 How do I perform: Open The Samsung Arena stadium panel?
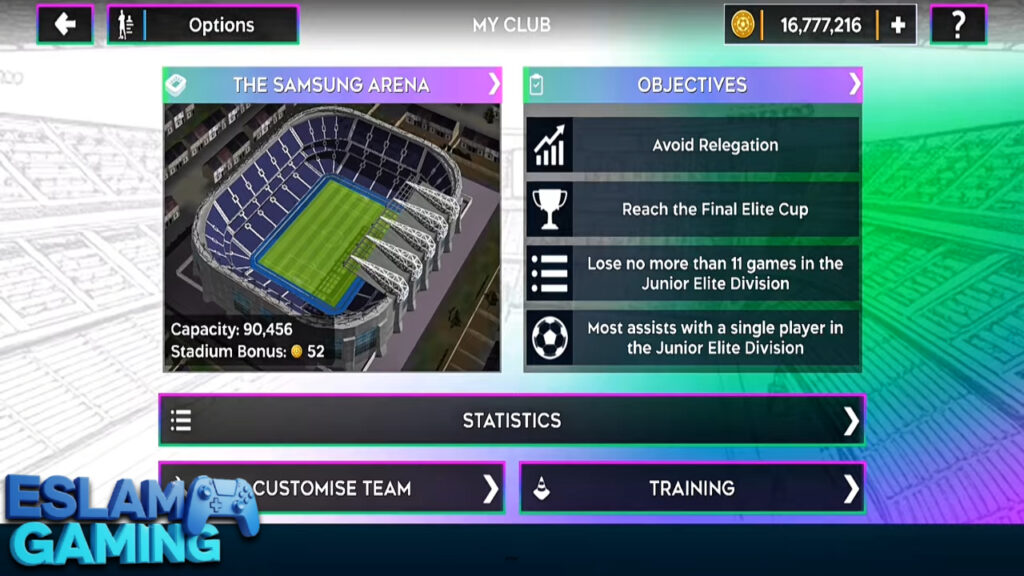click(332, 85)
